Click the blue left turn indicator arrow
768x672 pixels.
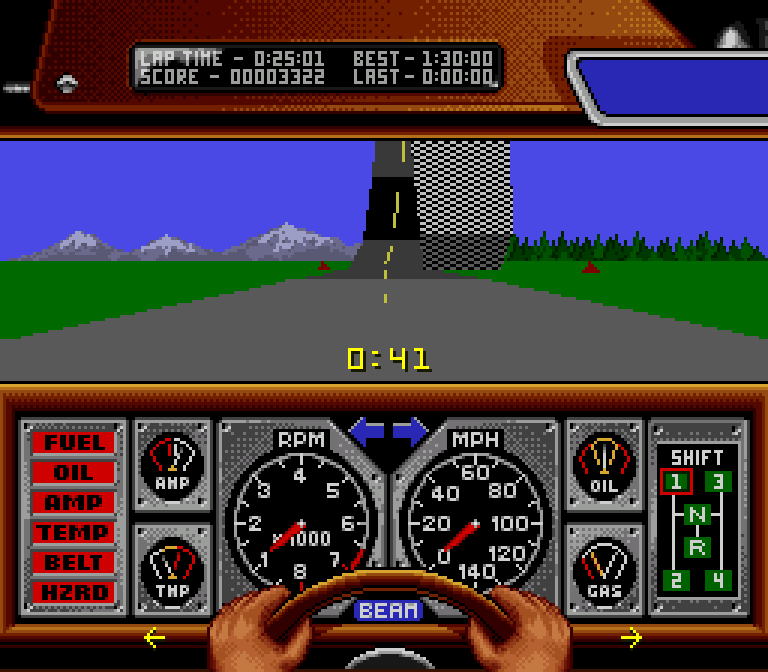[366, 433]
